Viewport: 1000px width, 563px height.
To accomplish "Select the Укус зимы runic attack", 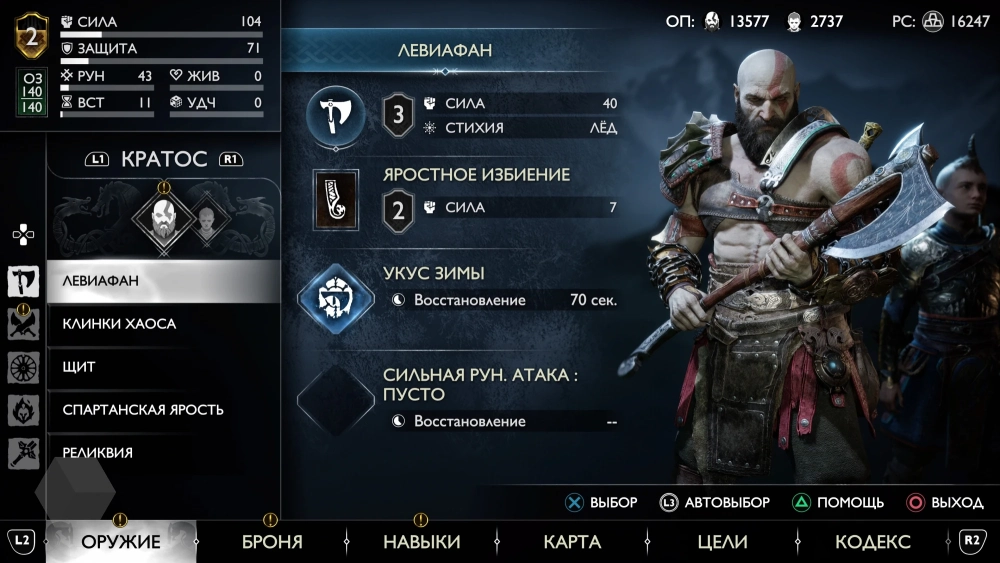I will coord(335,297).
